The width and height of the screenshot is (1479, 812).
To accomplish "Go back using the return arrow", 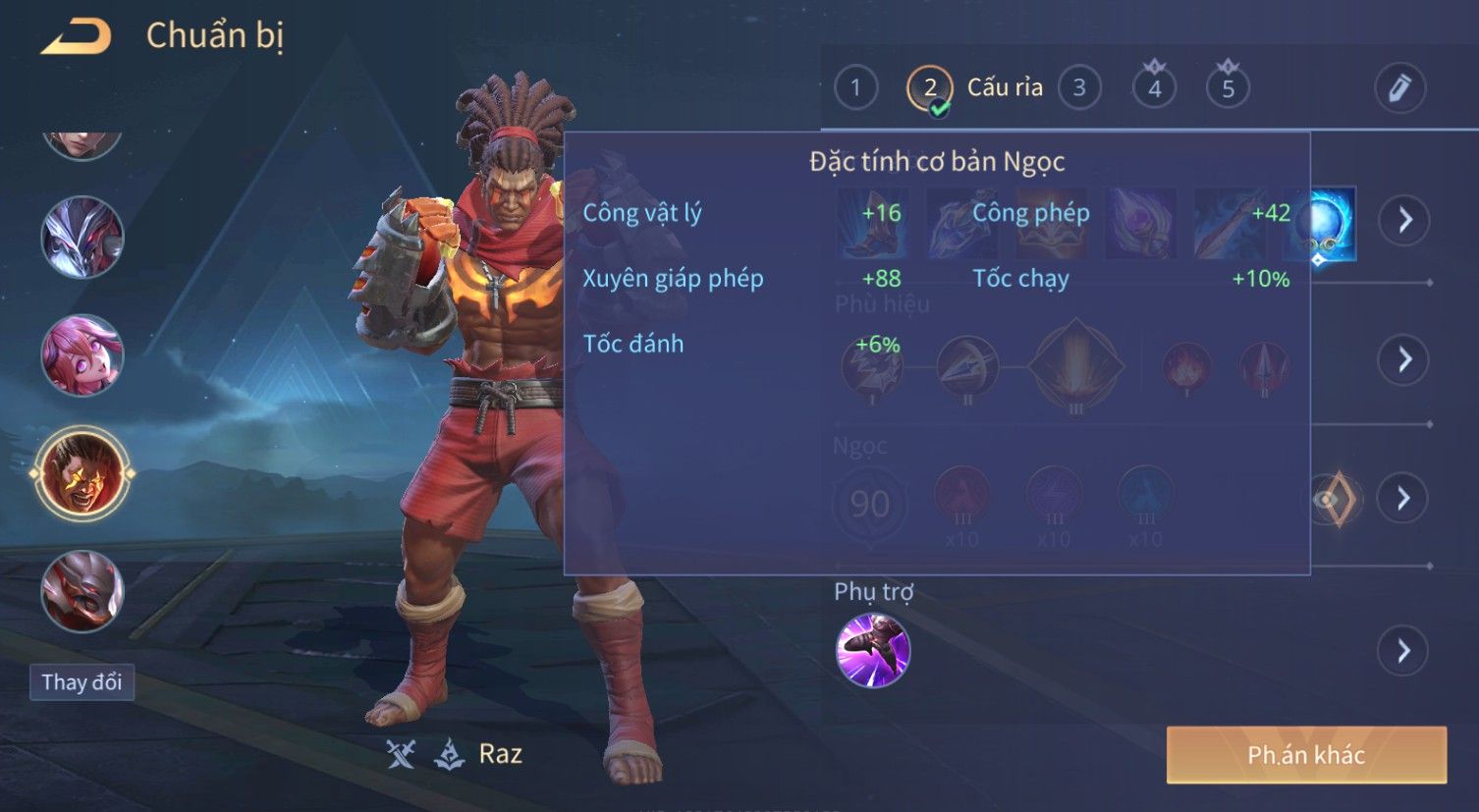I will pos(77,37).
